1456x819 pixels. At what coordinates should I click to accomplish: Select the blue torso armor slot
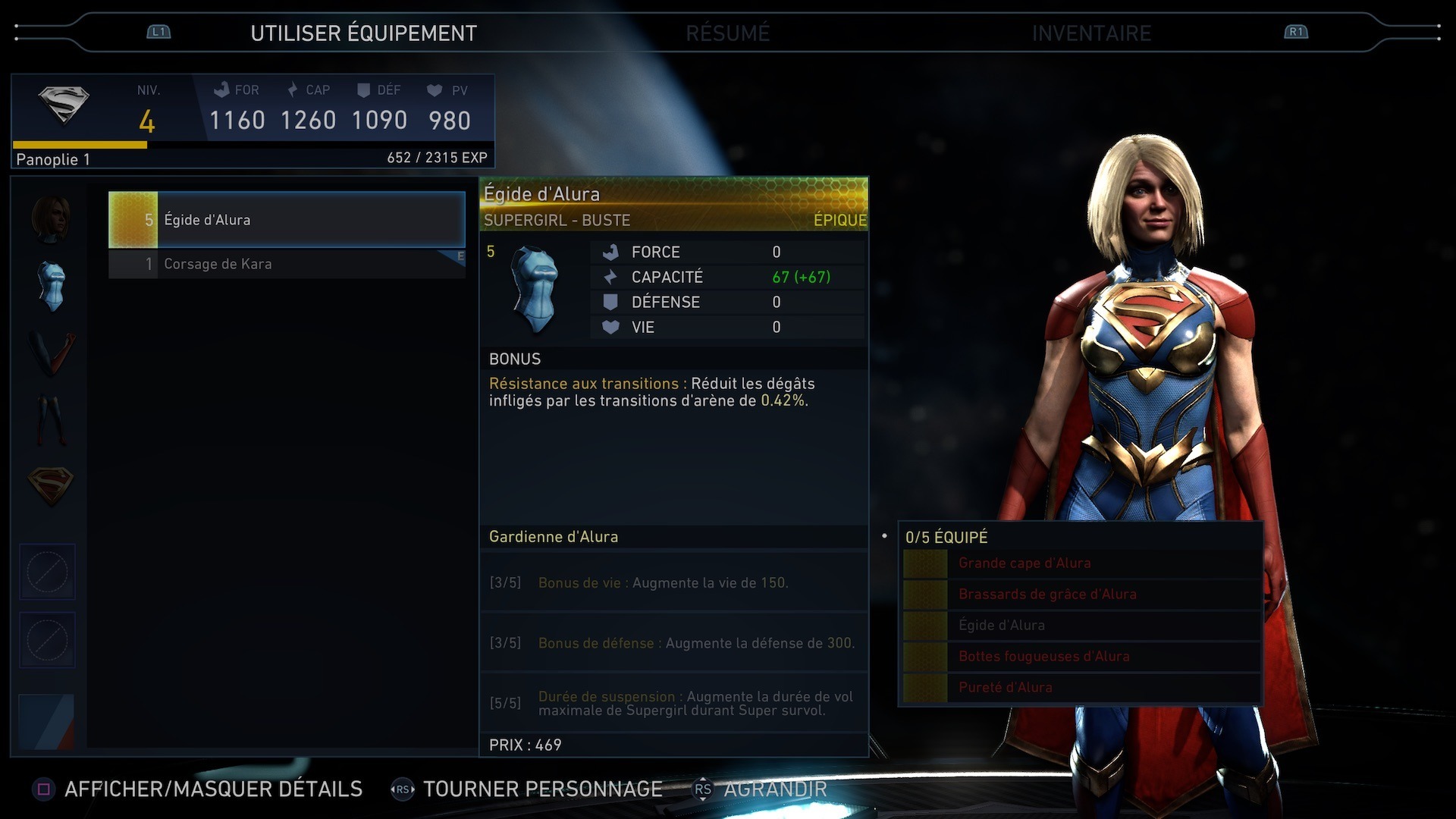coord(51,287)
